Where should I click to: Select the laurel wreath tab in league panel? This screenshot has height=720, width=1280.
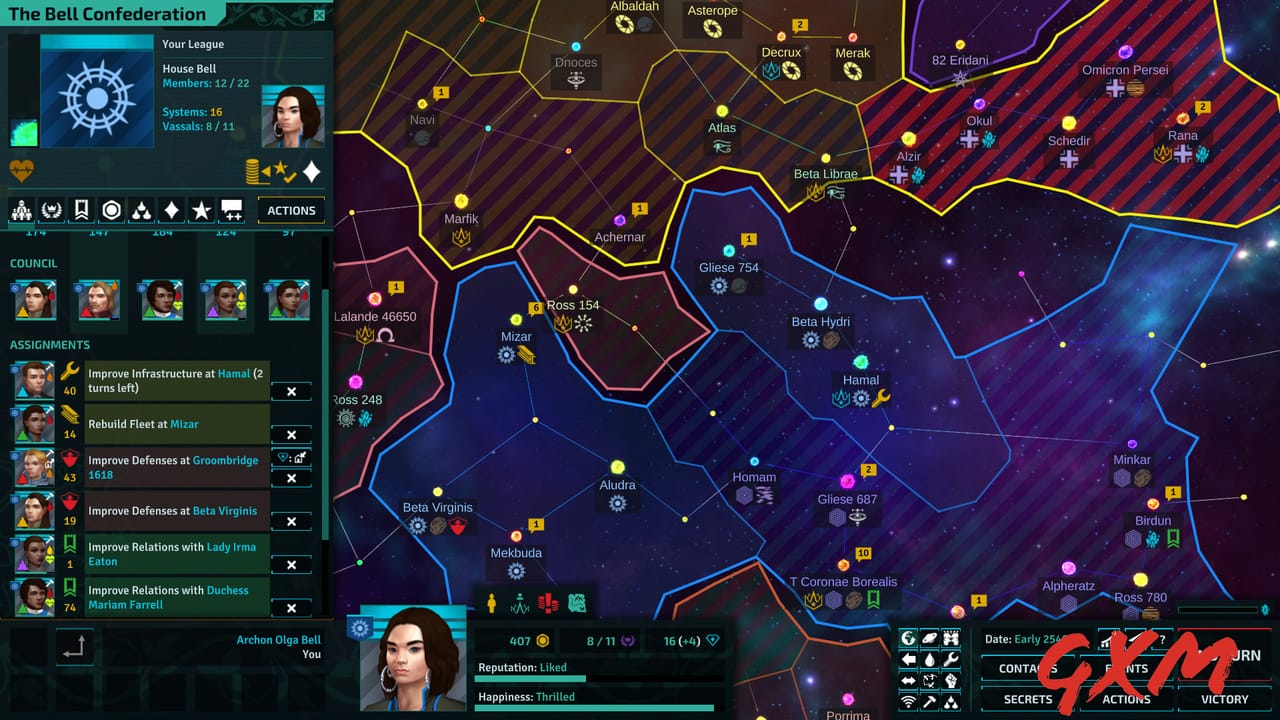[52, 210]
